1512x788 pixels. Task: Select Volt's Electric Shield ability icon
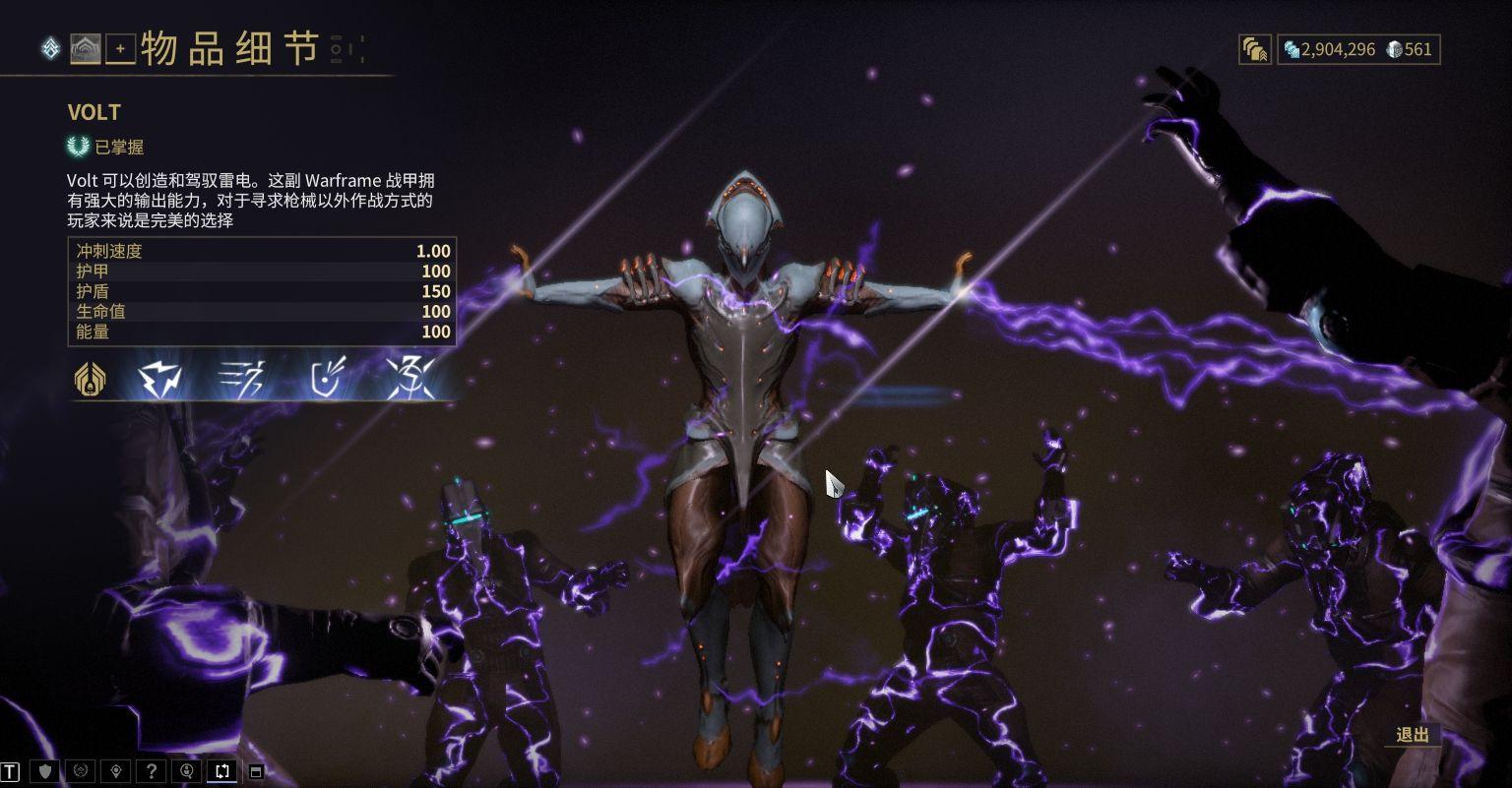323,378
